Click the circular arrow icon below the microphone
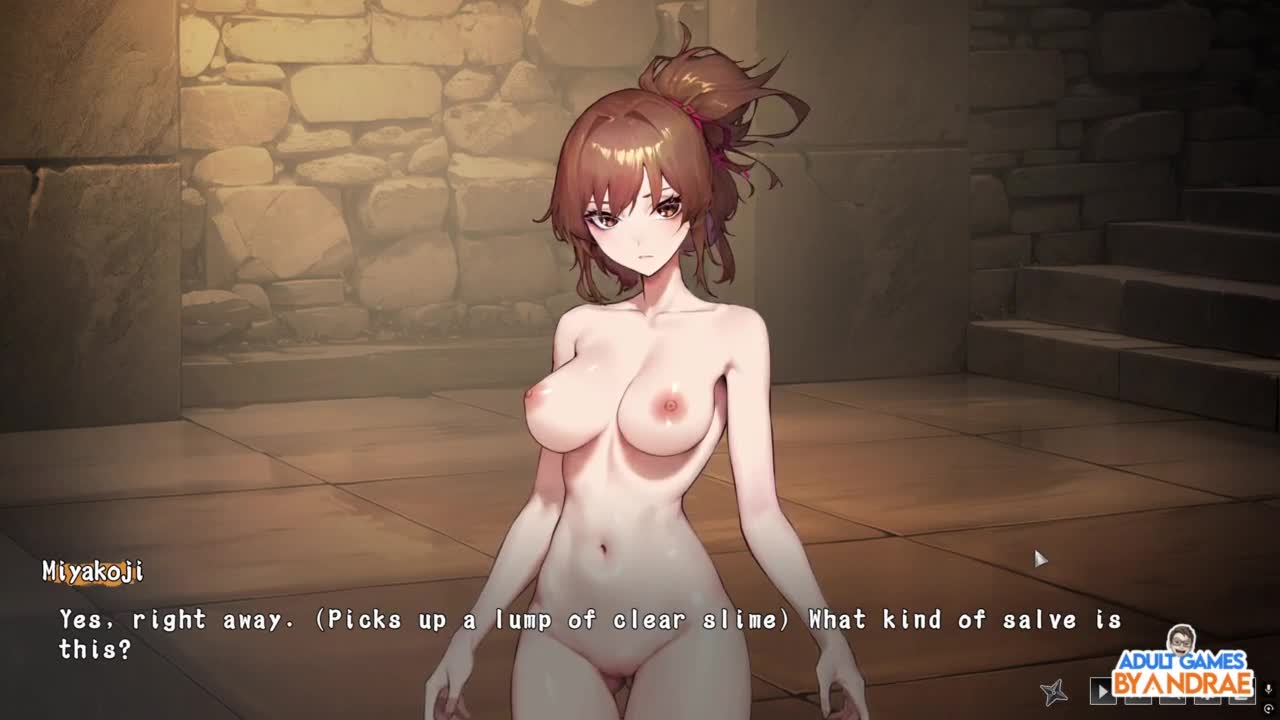1280x720 pixels. click(x=1269, y=709)
